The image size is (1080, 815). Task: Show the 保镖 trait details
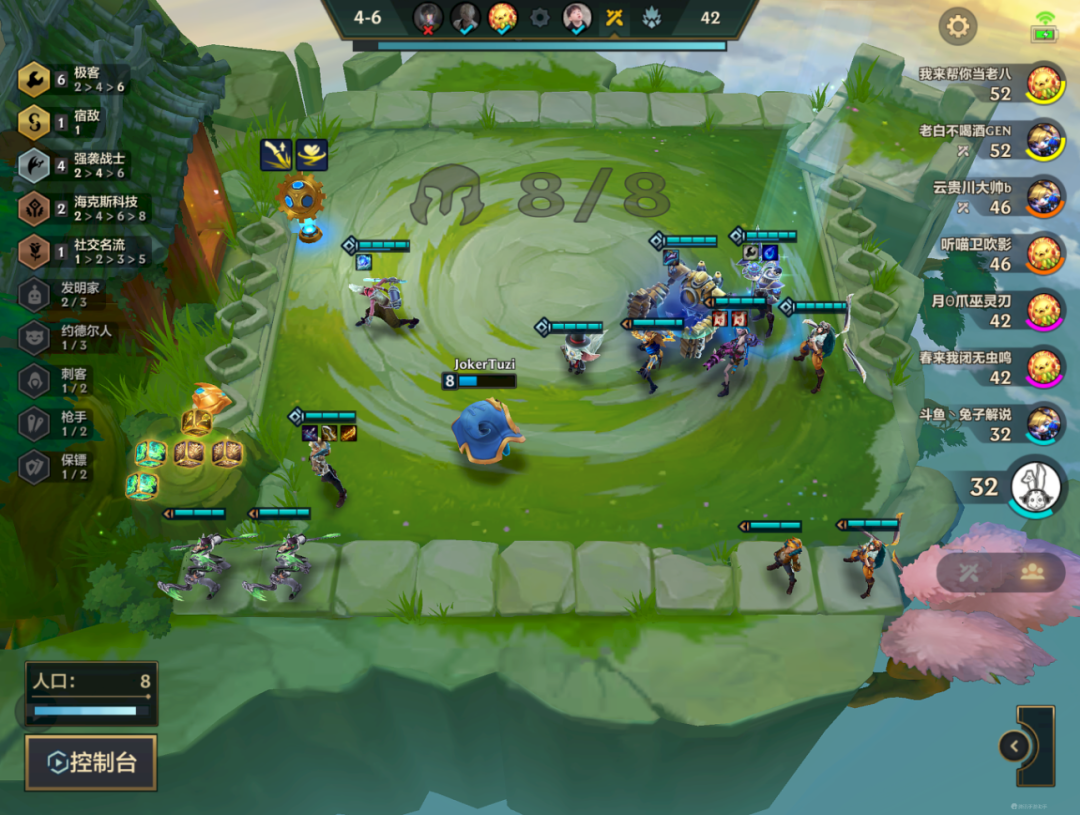[68, 466]
